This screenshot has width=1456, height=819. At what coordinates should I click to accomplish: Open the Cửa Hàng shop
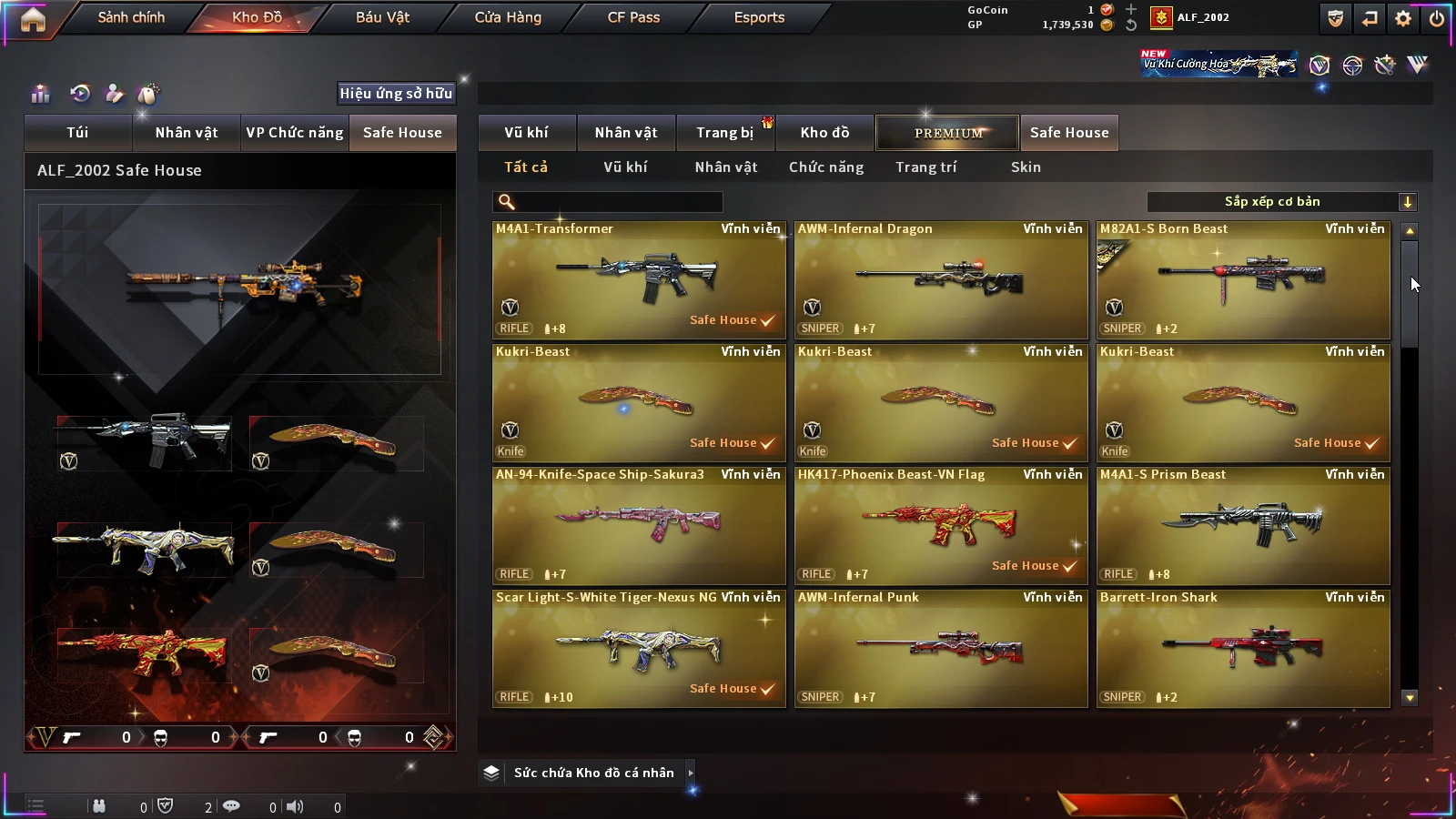pyautogui.click(x=508, y=17)
